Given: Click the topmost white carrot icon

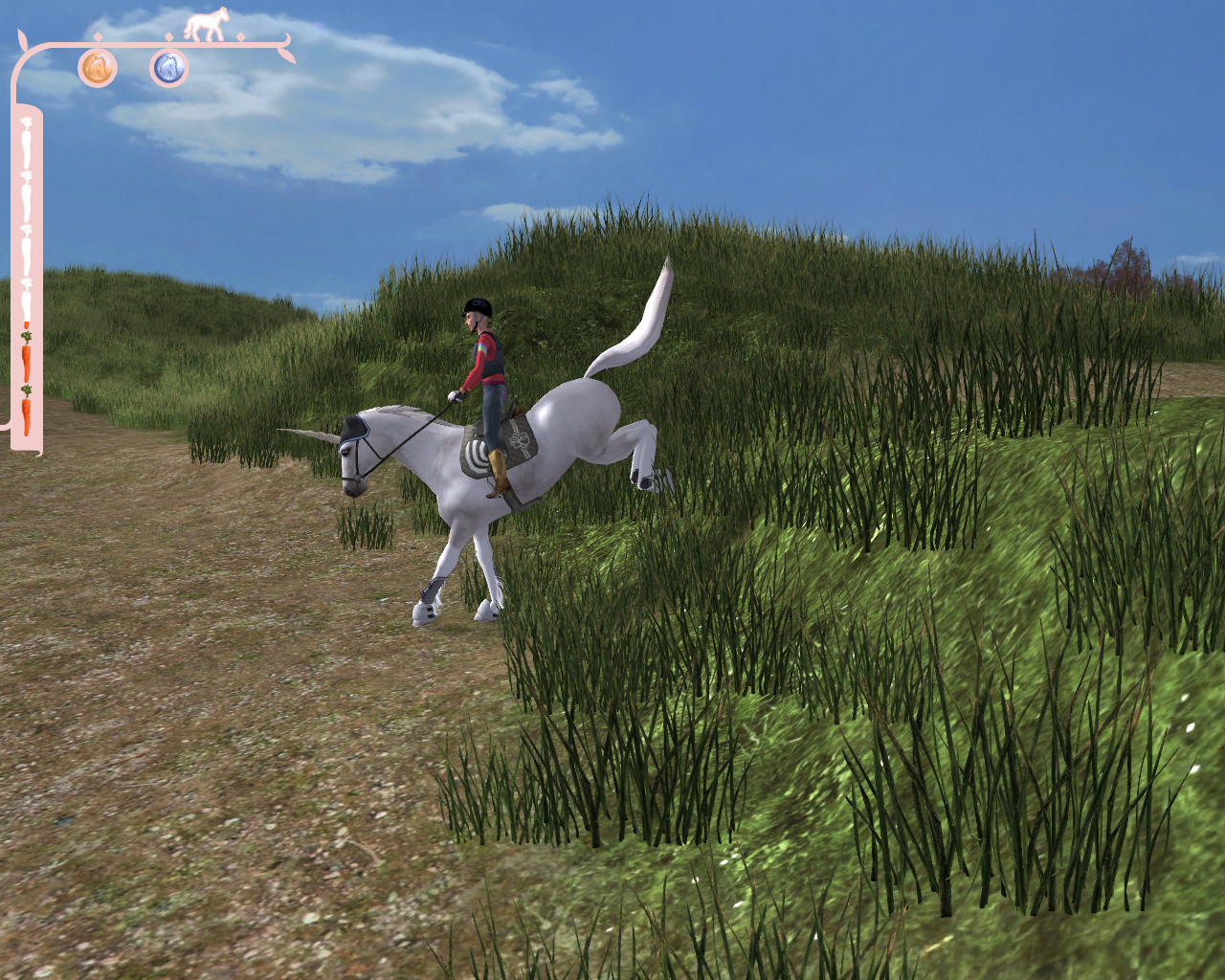Looking at the screenshot, I should [26, 145].
